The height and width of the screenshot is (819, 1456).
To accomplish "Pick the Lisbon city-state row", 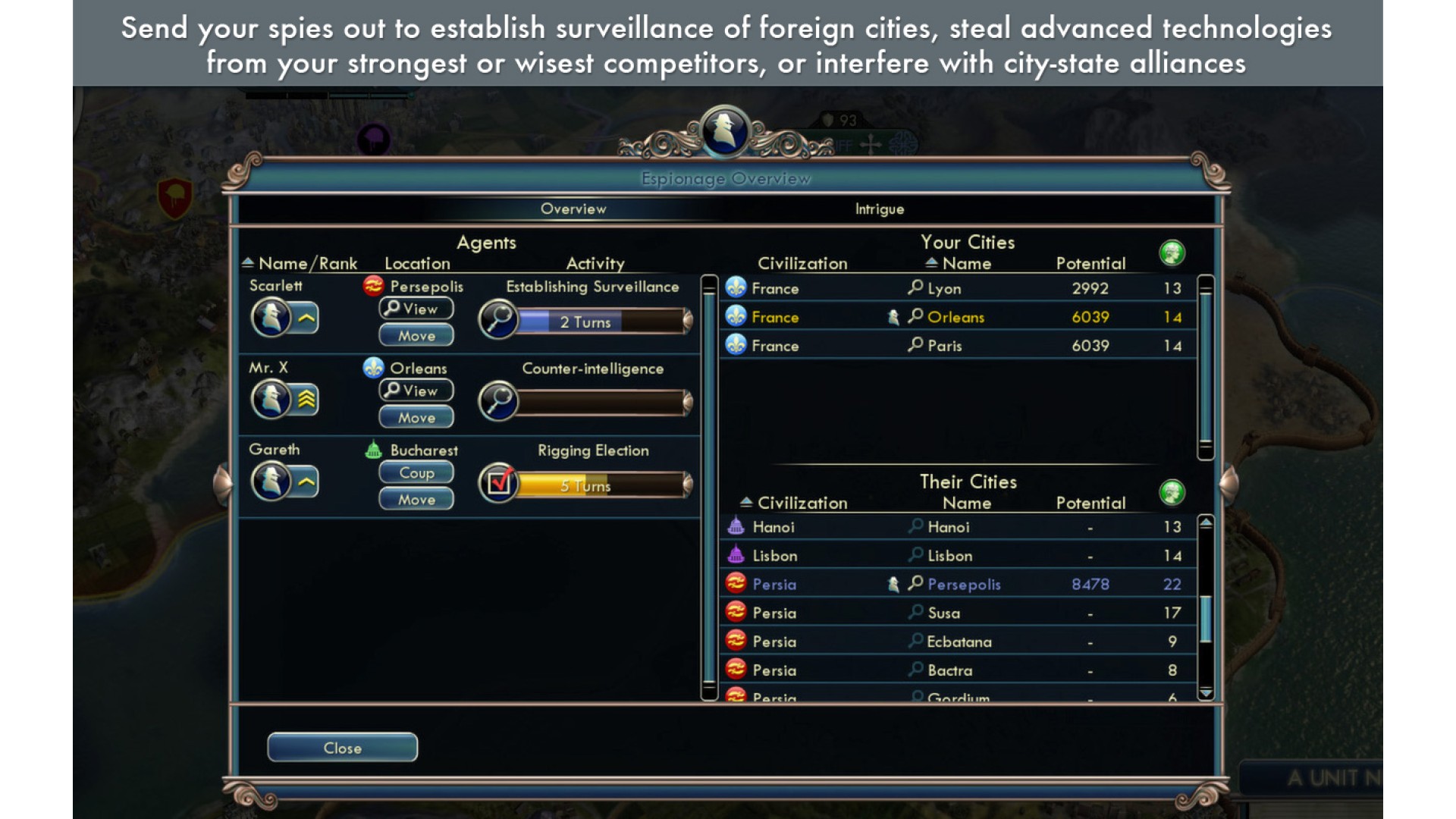I will (x=957, y=556).
